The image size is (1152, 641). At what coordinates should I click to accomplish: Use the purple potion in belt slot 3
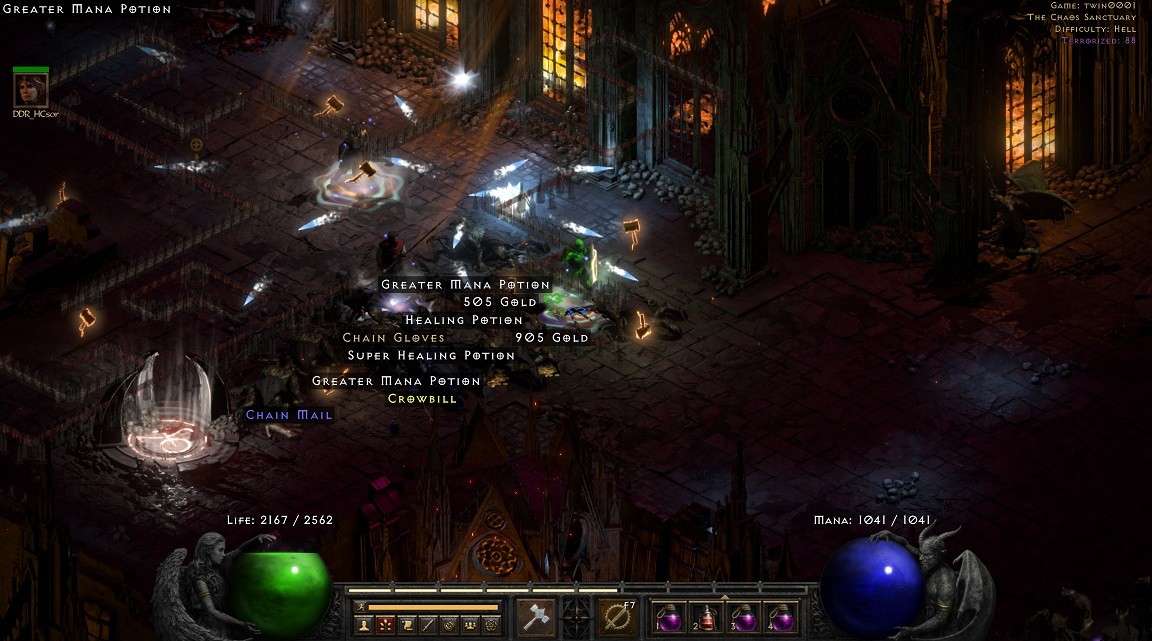click(743, 617)
